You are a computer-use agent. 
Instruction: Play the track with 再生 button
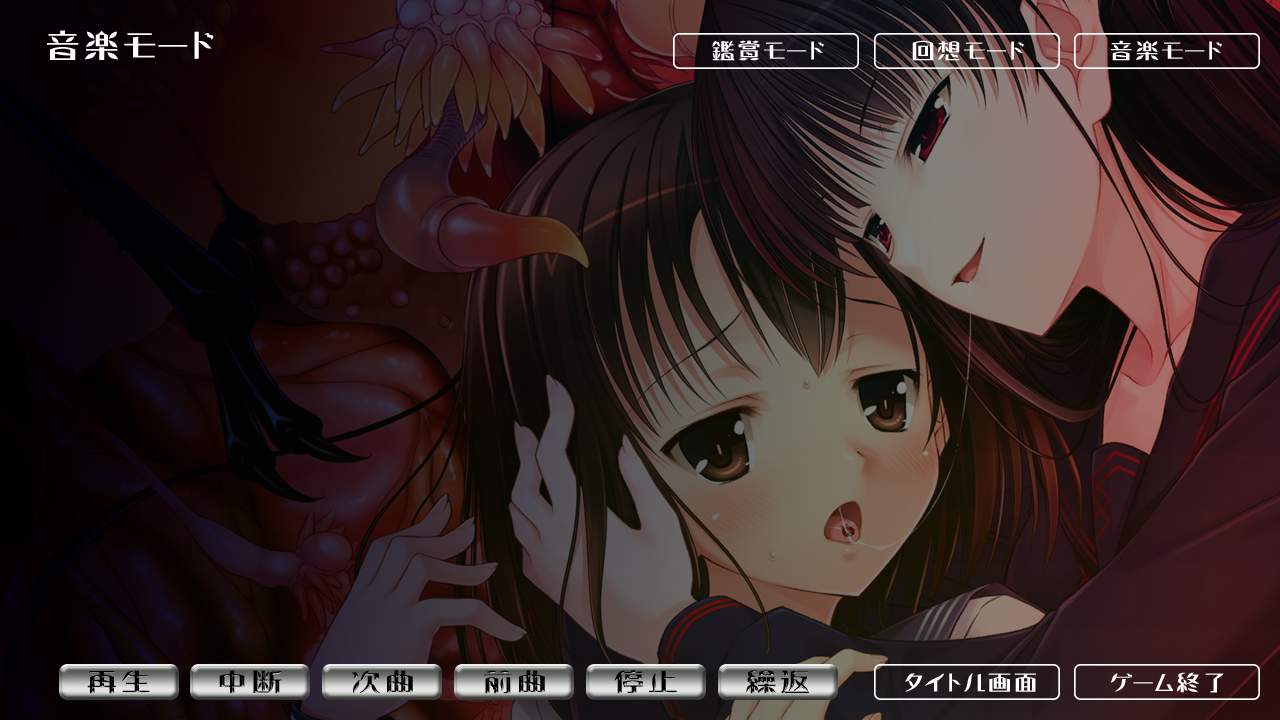pyautogui.click(x=118, y=682)
